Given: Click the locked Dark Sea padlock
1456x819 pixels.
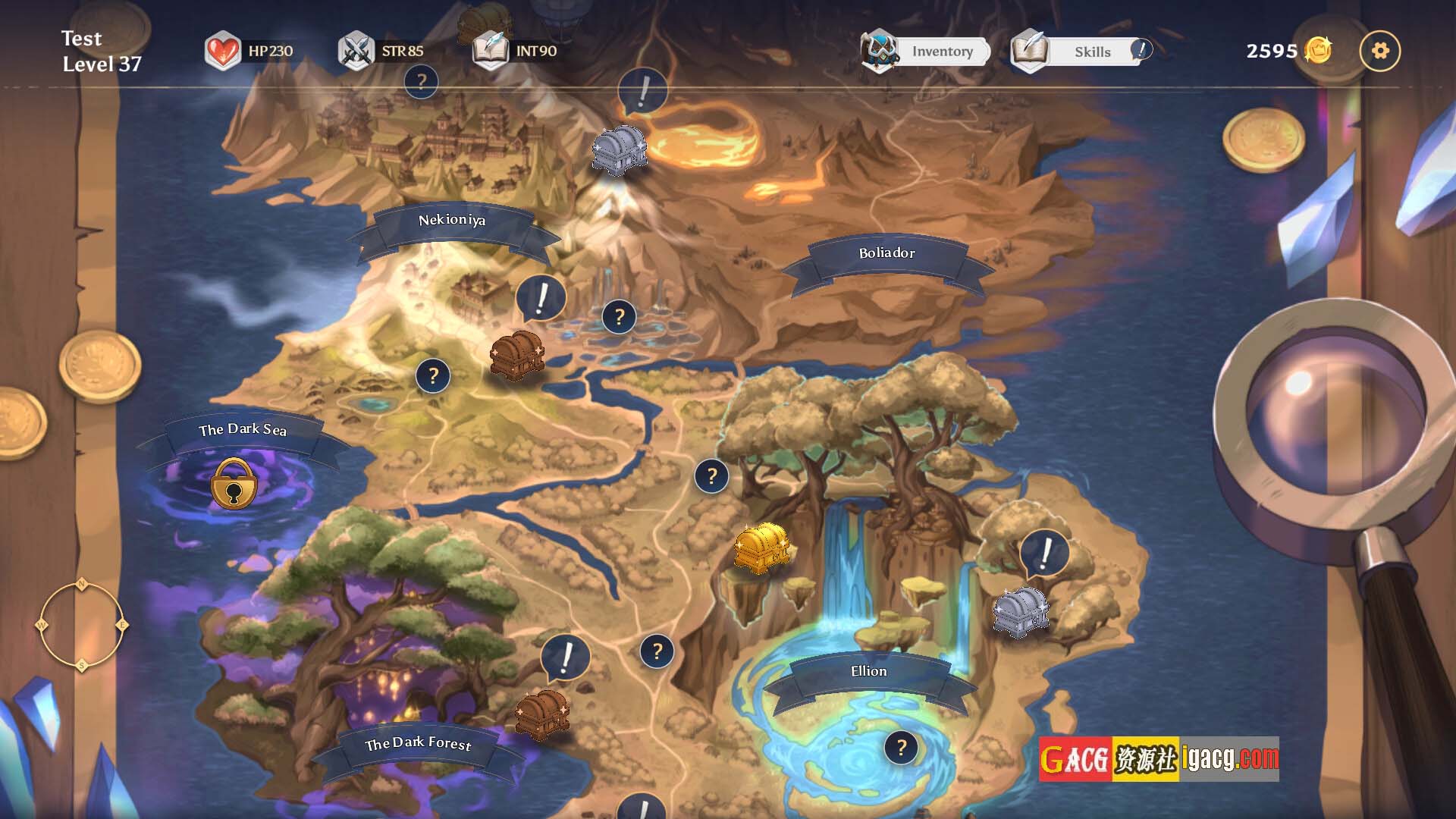Looking at the screenshot, I should pos(234,484).
